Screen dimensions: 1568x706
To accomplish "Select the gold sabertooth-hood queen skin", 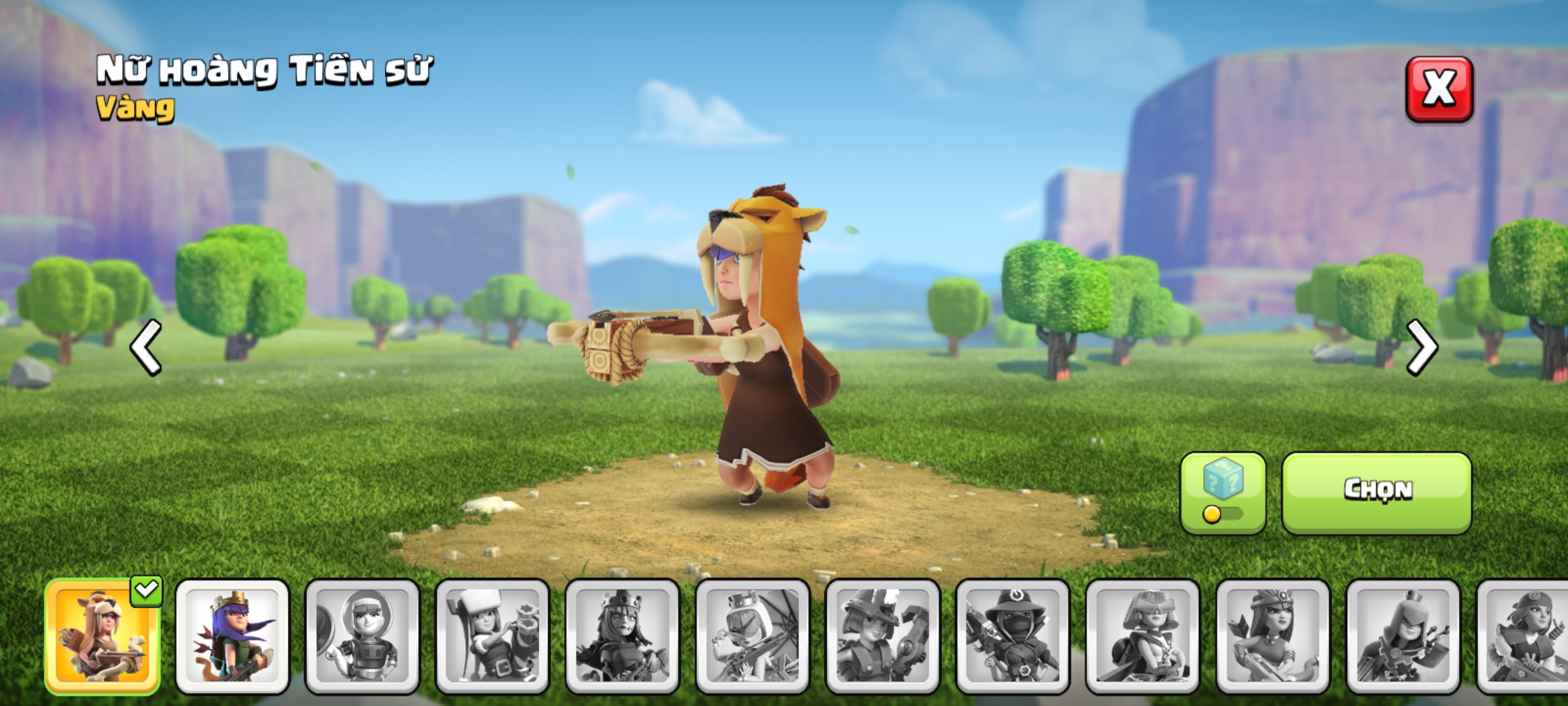I will tap(102, 636).
